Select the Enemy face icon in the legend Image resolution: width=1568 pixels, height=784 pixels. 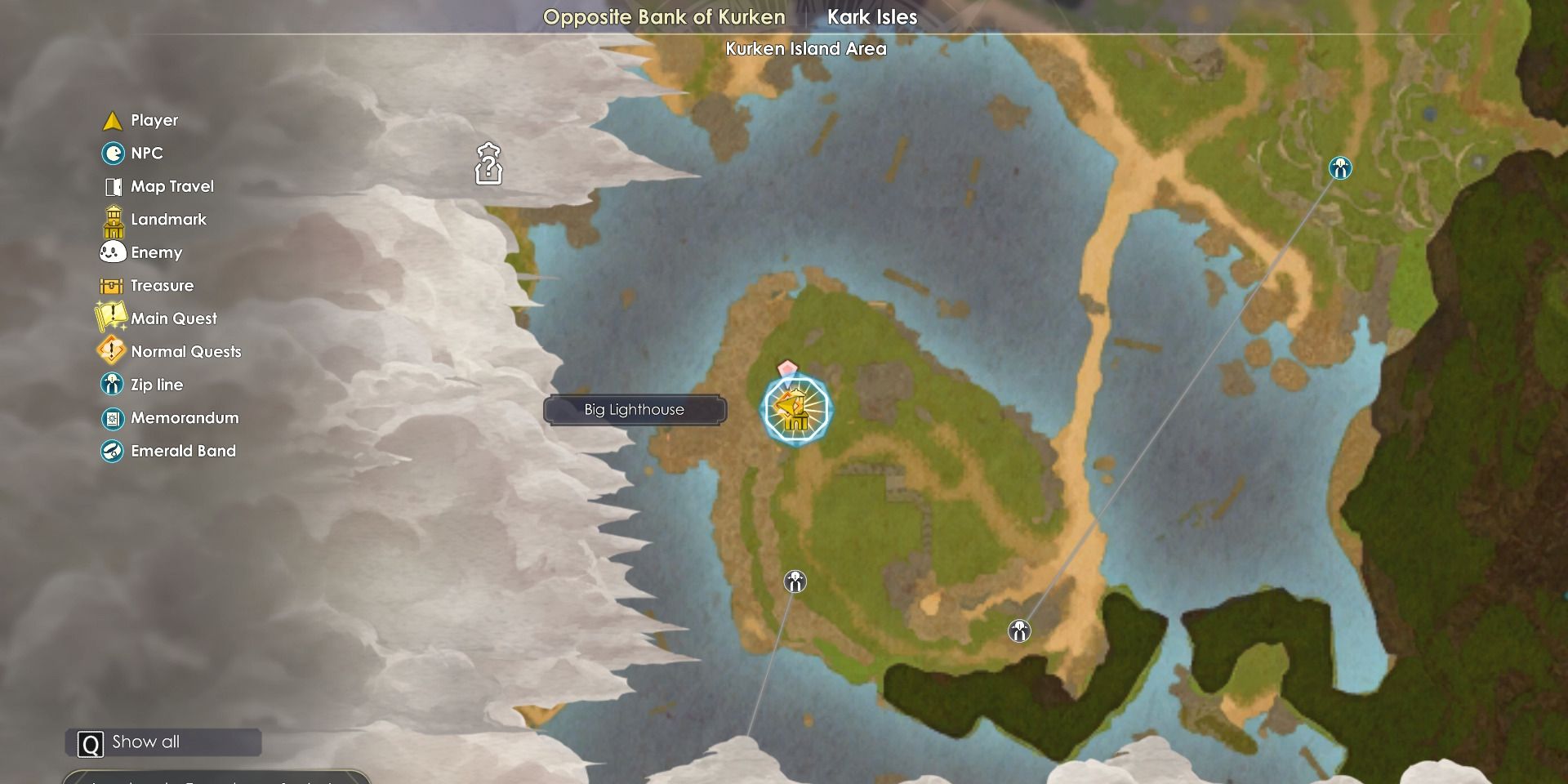tap(112, 252)
